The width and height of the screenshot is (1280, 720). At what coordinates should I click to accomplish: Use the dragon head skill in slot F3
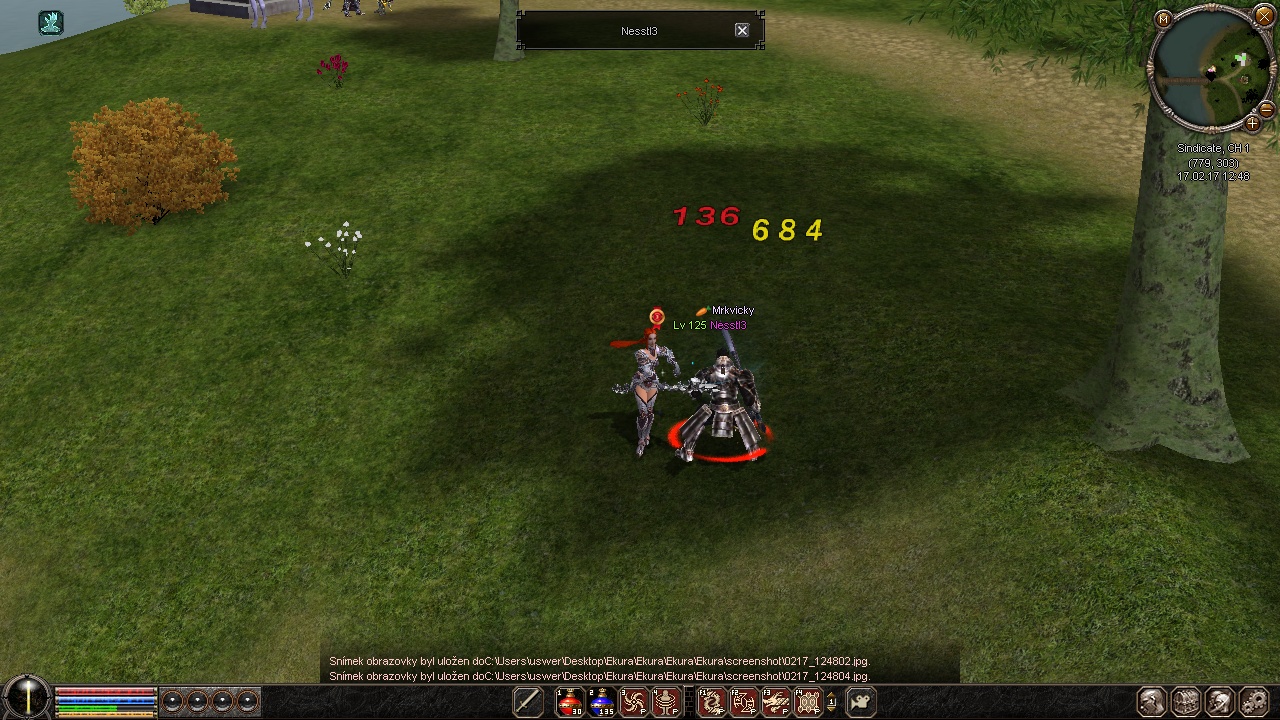pos(776,702)
